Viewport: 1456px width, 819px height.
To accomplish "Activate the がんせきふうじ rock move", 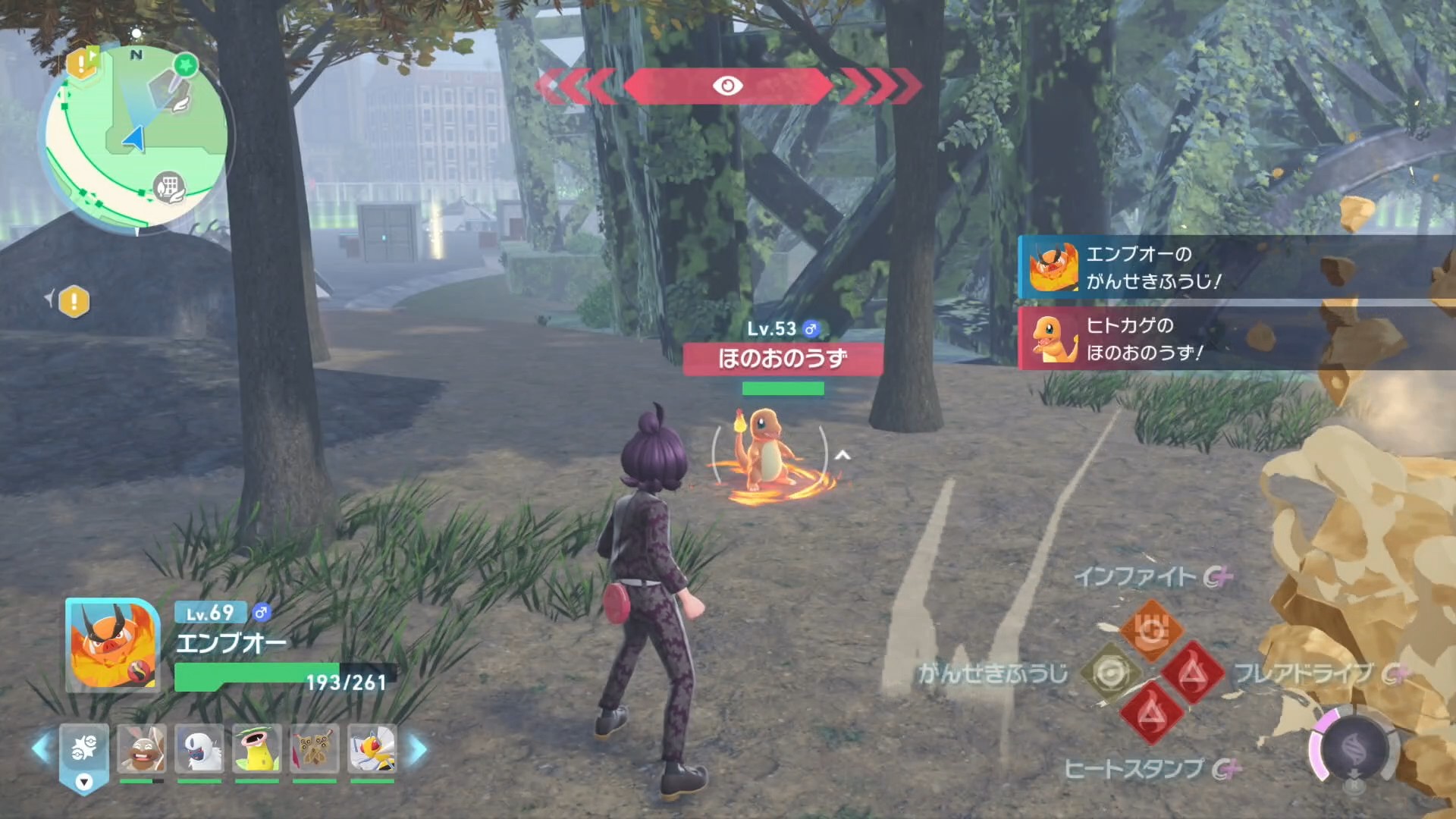I will pos(1110,673).
